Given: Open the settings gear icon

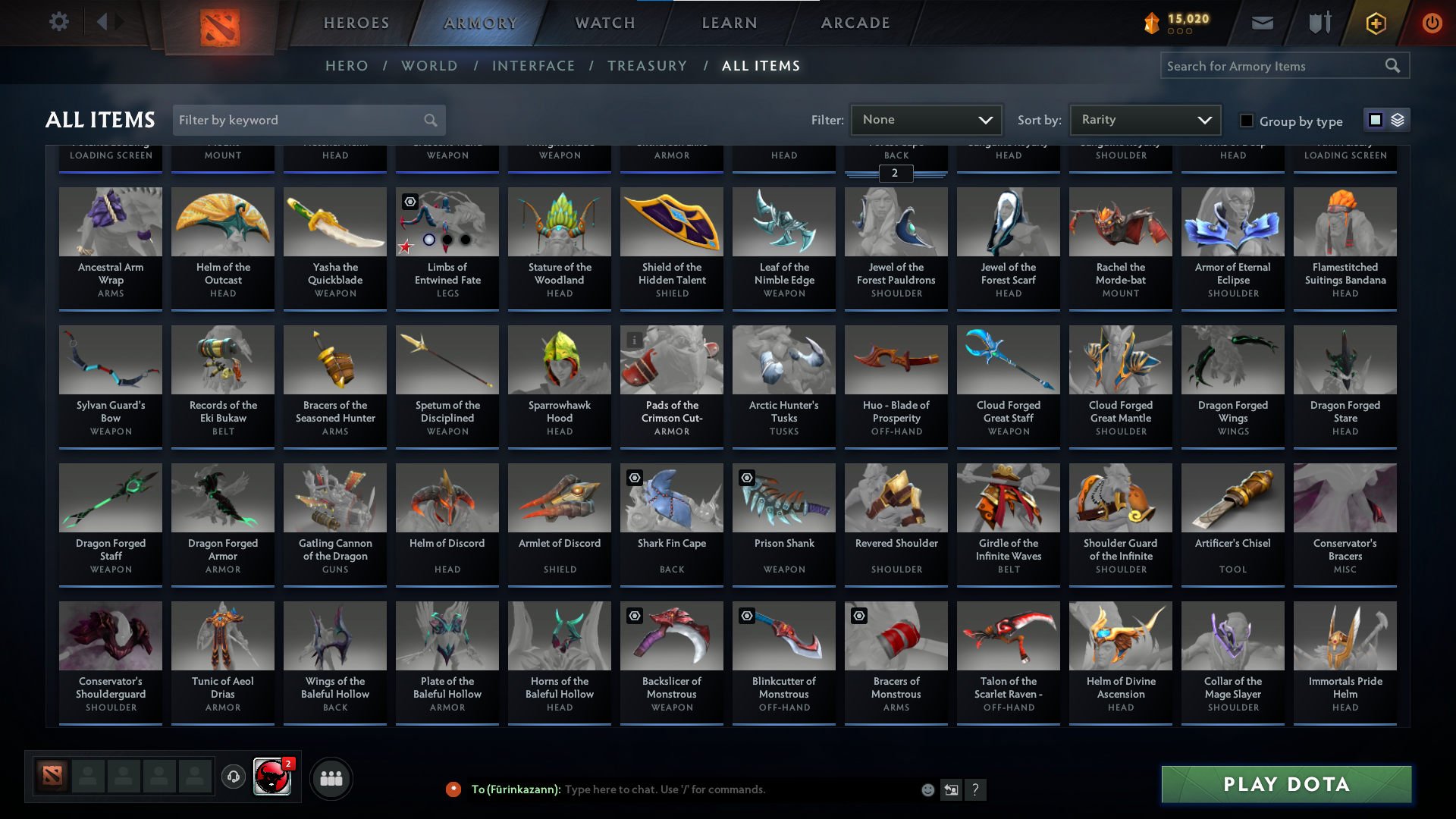Looking at the screenshot, I should click(x=59, y=22).
